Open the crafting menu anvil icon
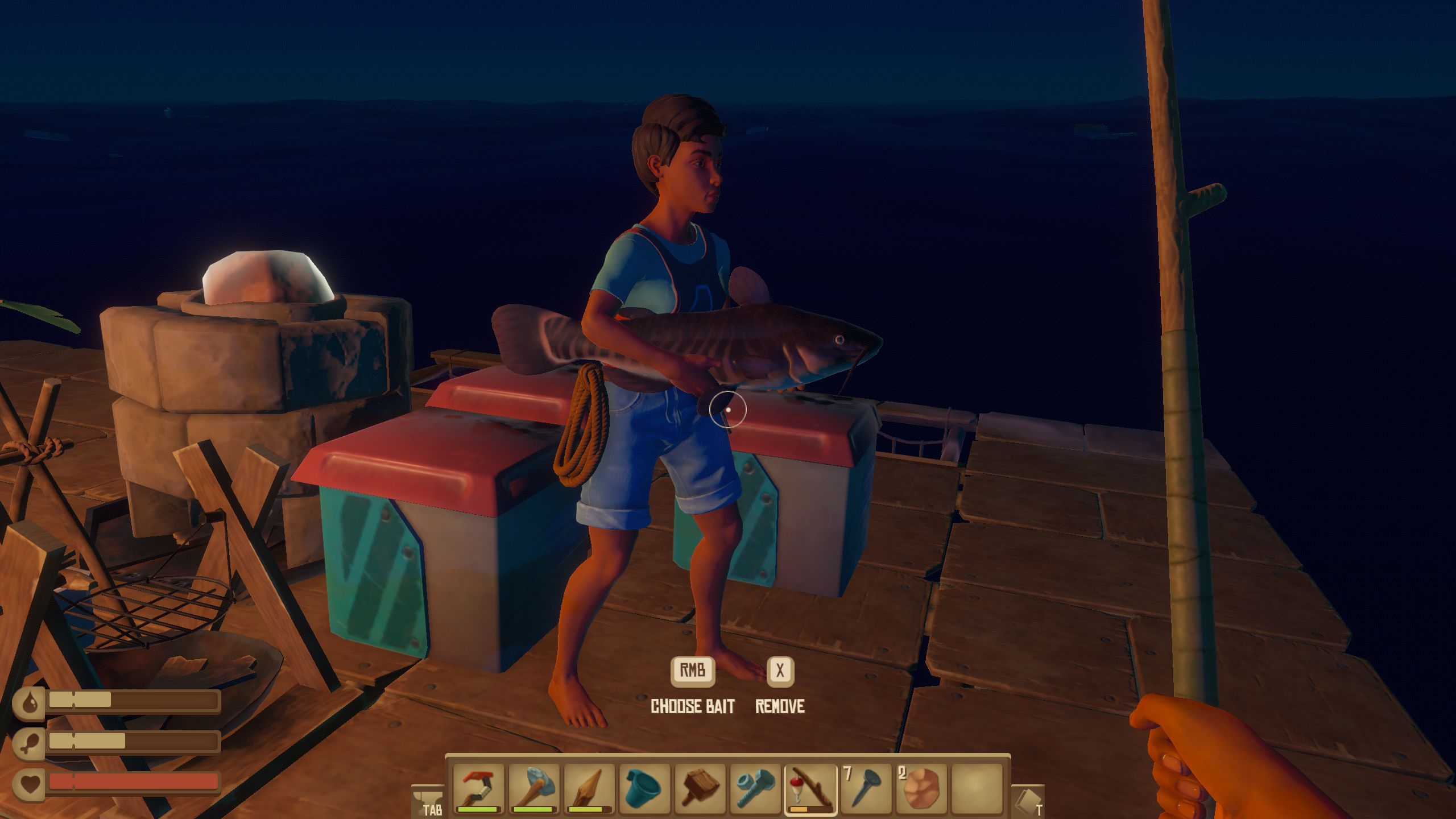1456x819 pixels. (x=426, y=800)
